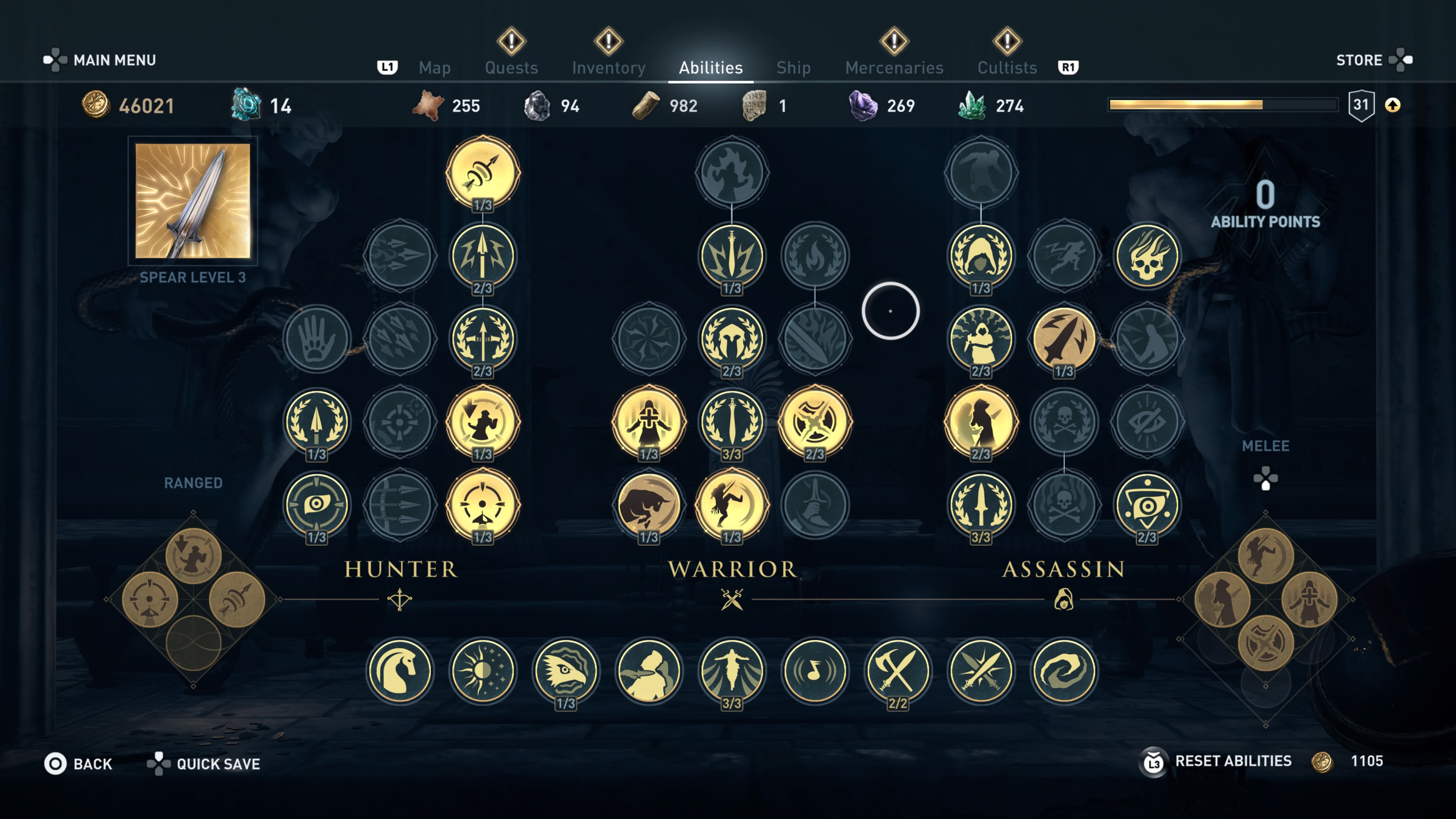This screenshot has width=1456, height=819.
Task: Go to the Mercenaries tab
Action: click(894, 68)
